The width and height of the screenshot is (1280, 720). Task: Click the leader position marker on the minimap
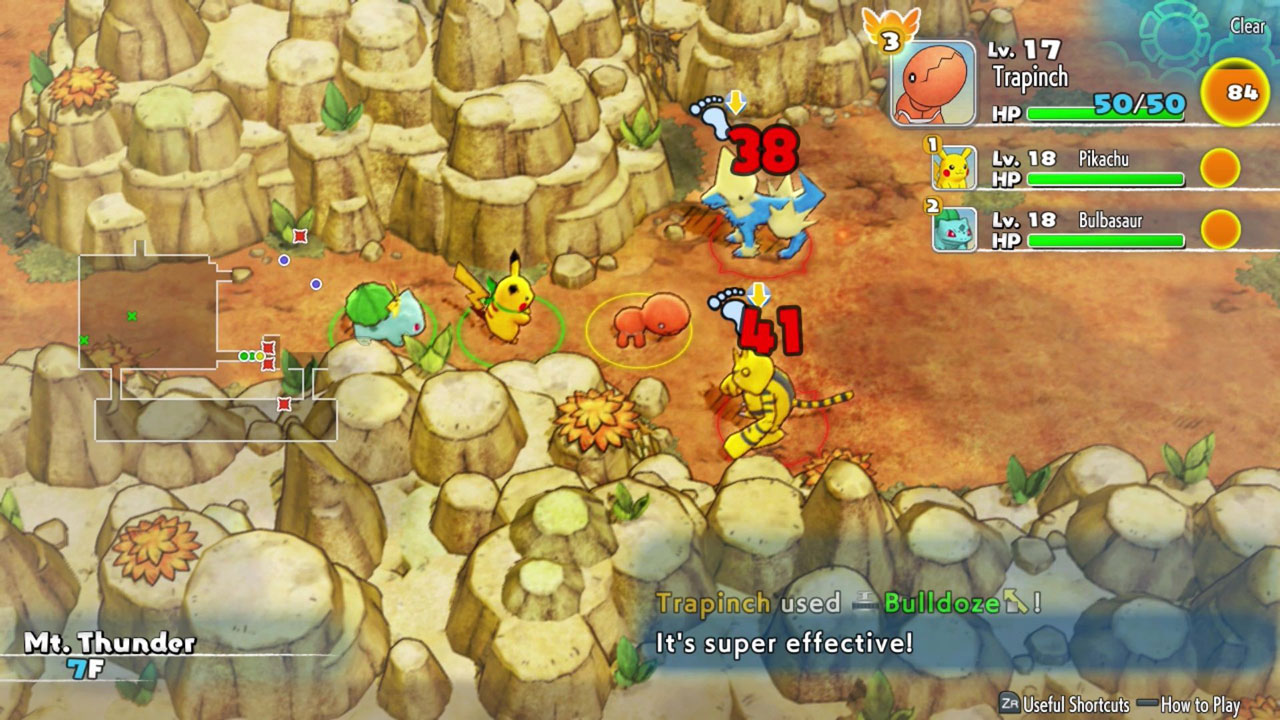point(260,356)
